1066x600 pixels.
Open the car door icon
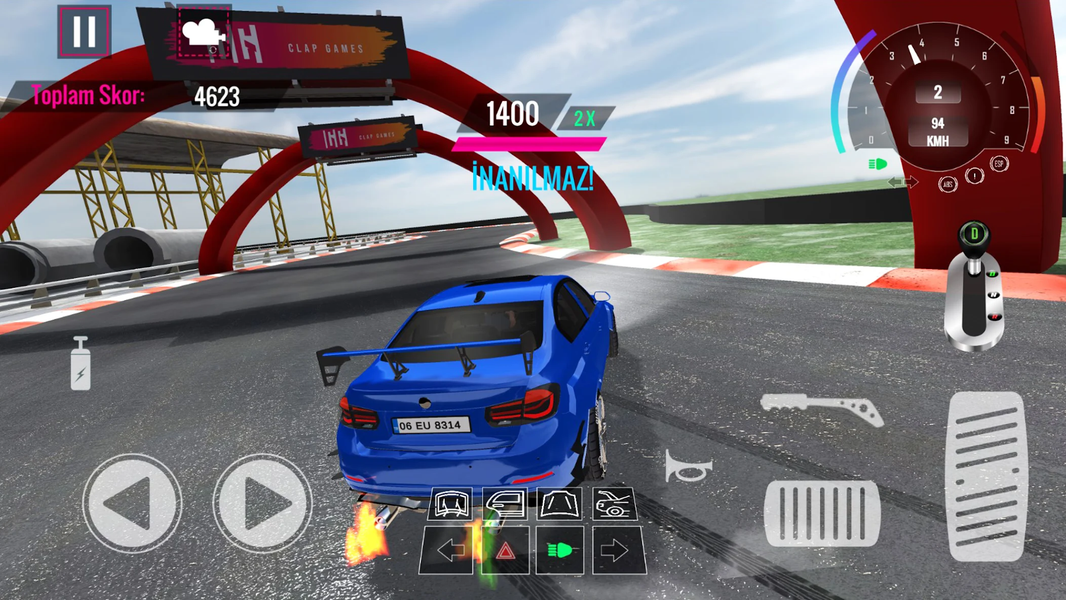click(505, 503)
